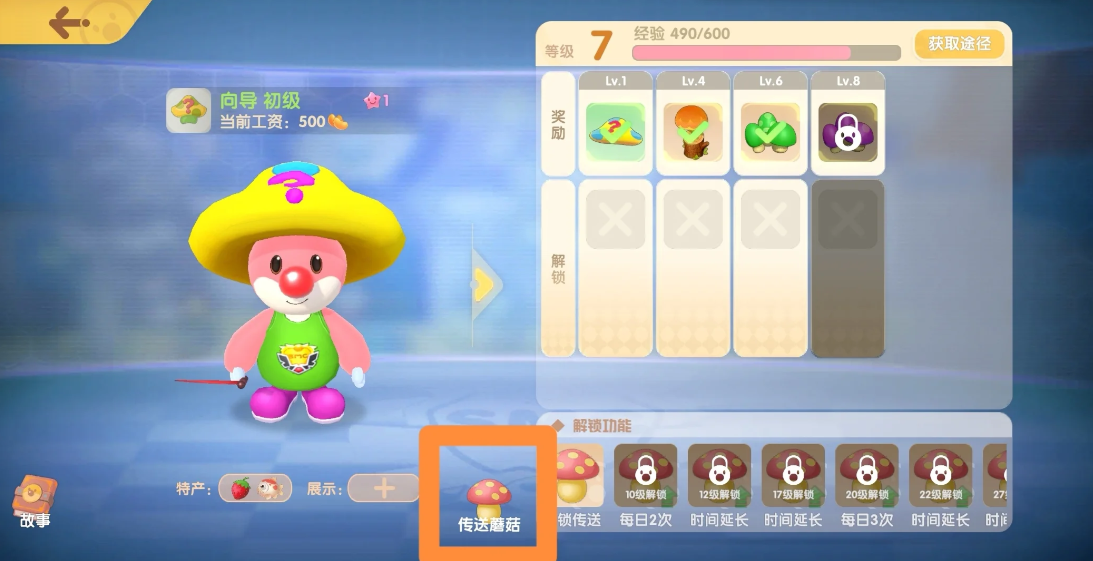This screenshot has width=1093, height=561.
Task: Choose the Lv.6 green mushroom reward
Action: (x=770, y=132)
